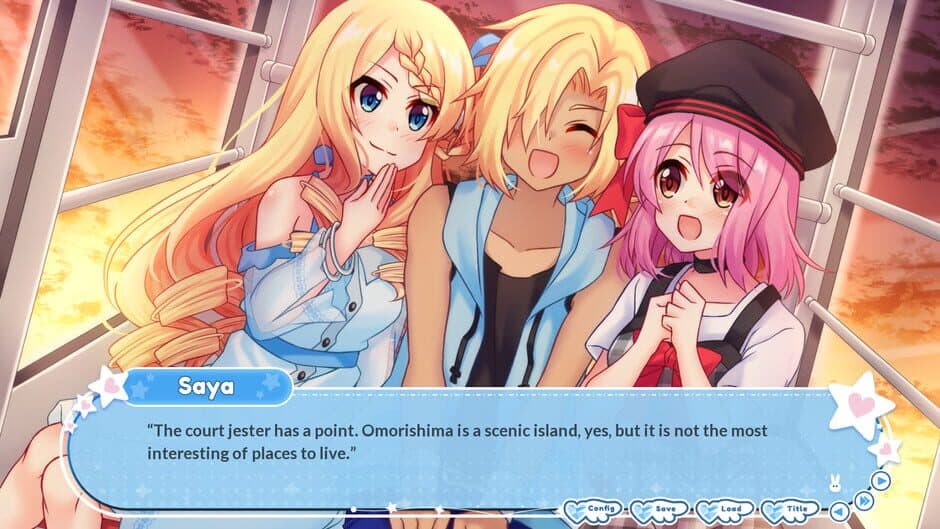940x529 pixels.
Task: Activate the fast-forward skip button
Action: pos(862,499)
